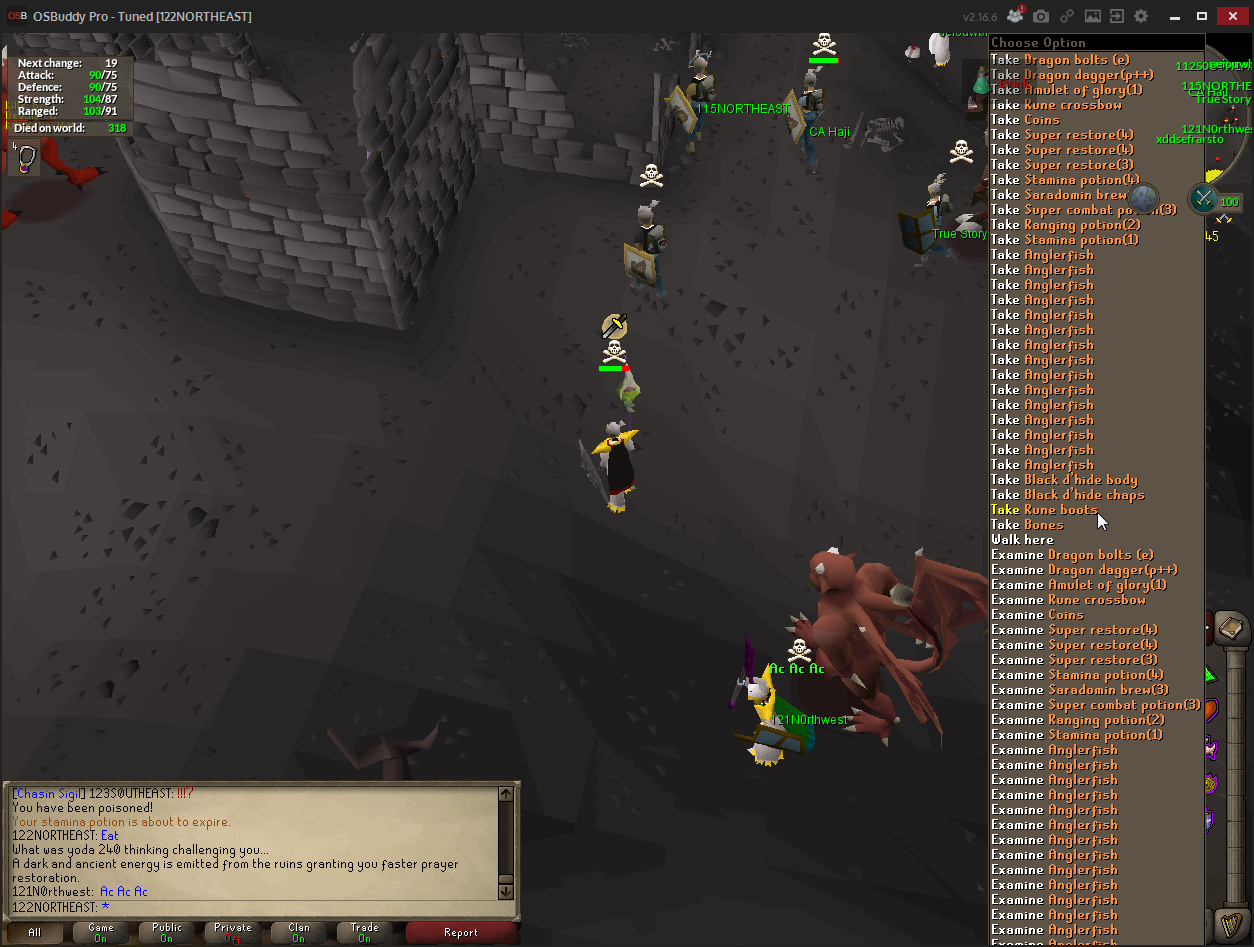
Task: Take the Super restore(3)
Action: pos(1062,165)
